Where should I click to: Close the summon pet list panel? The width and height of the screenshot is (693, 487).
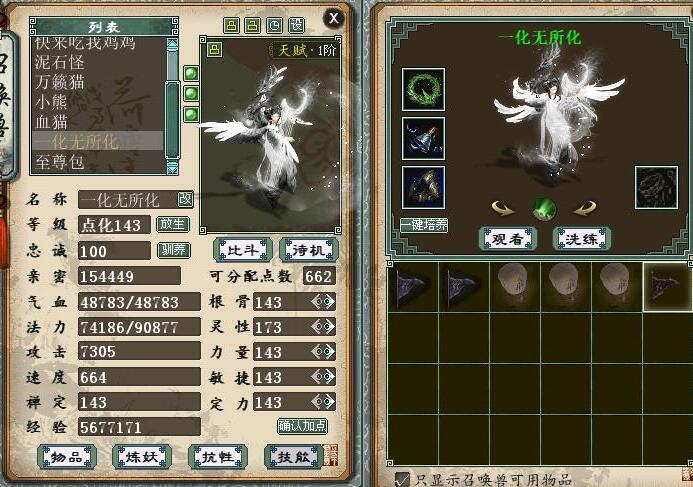[x=334, y=18]
